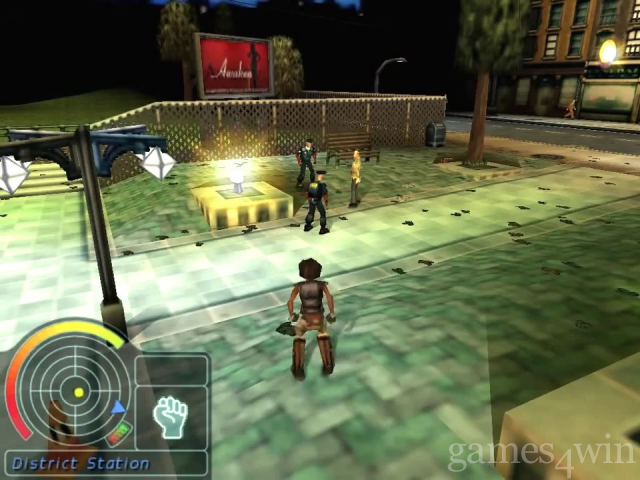Click the blue arrow marker on the radar
640x480 pixels.
click(x=119, y=407)
